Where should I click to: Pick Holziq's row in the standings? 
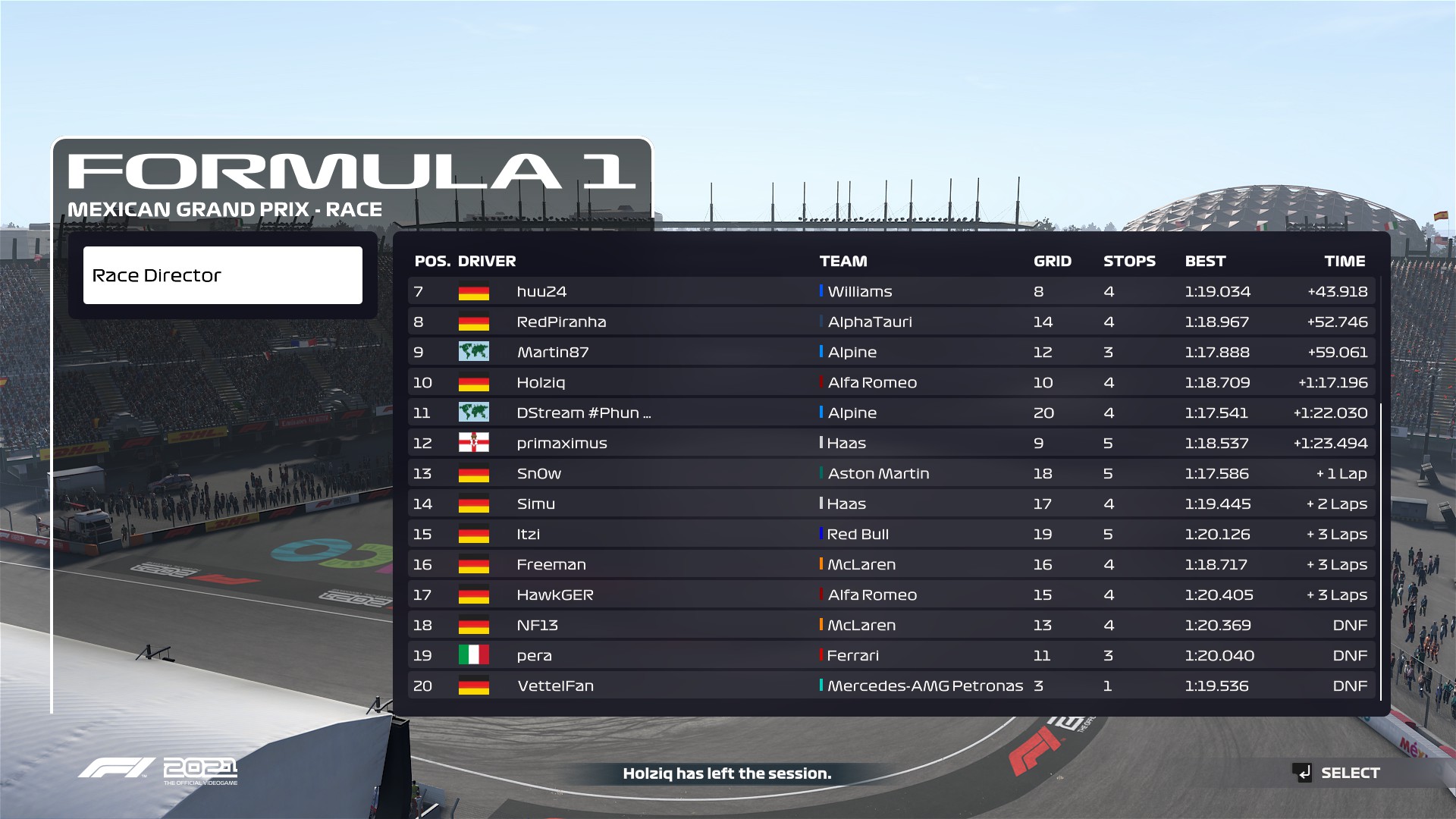click(x=891, y=382)
